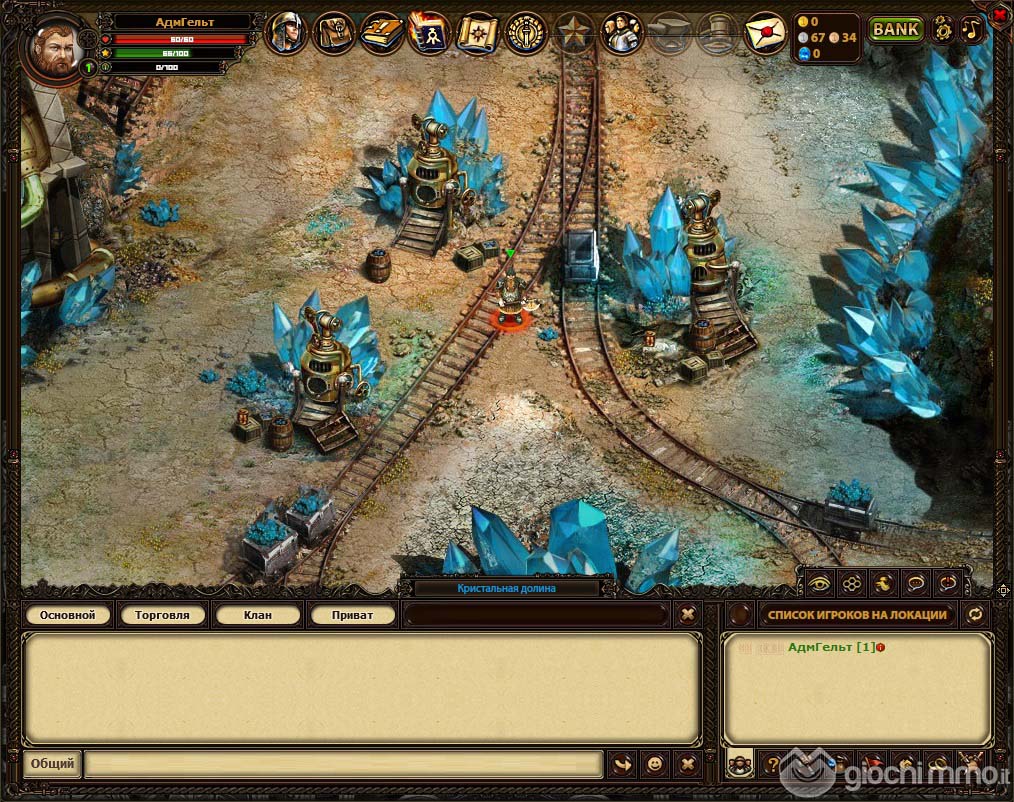The height and width of the screenshot is (802, 1014).
Task: Send chat message with arrow button
Action: tap(621, 764)
